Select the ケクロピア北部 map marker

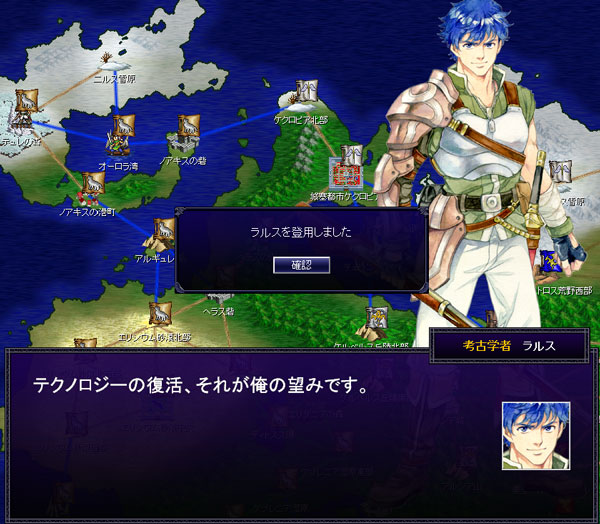coord(306,94)
